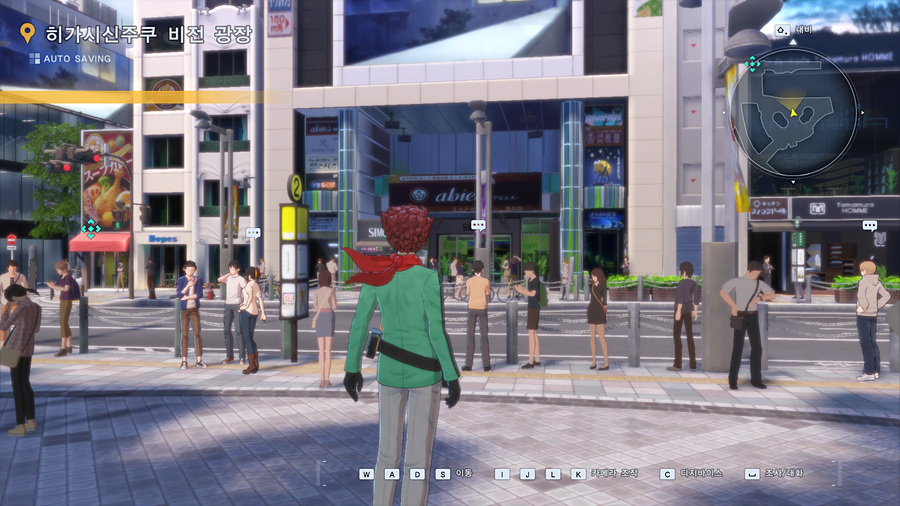Click the yellow player arrow on the minimap
Screen dimensions: 900x506
tap(794, 112)
